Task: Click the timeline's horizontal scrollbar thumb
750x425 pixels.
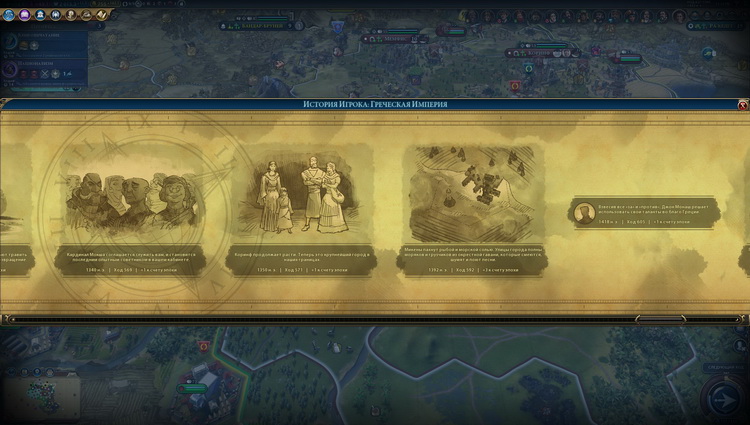Action: tap(661, 318)
